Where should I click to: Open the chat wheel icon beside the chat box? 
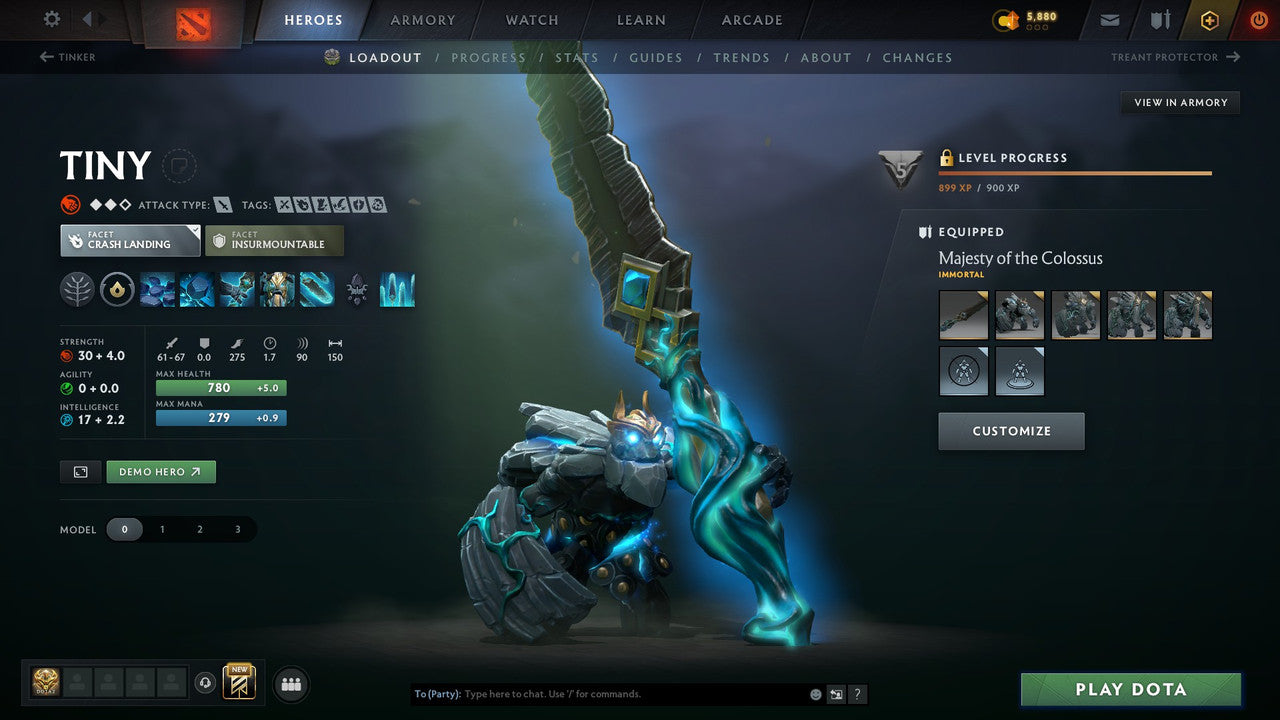[834, 693]
